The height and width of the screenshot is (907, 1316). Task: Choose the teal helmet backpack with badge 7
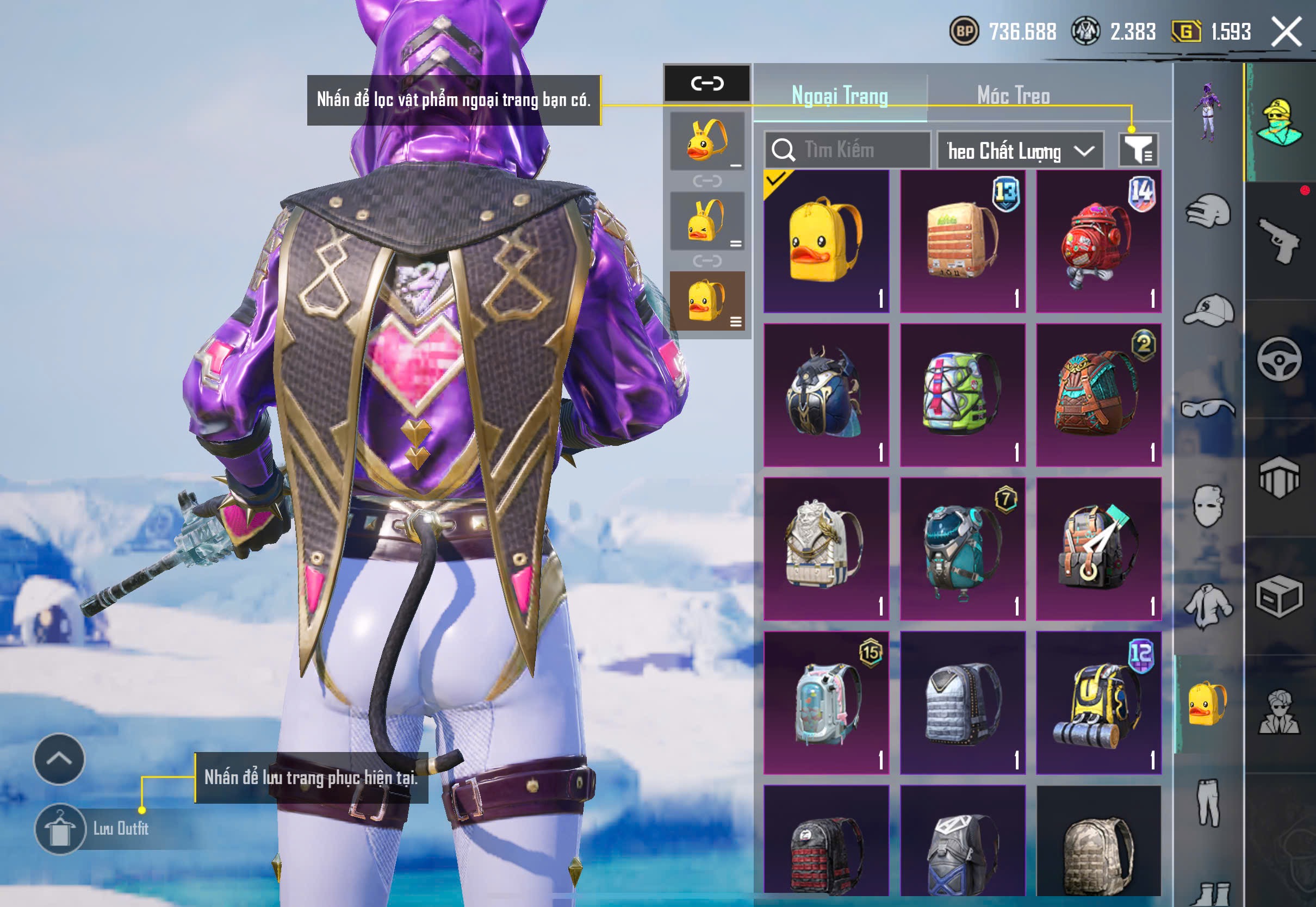coord(963,549)
